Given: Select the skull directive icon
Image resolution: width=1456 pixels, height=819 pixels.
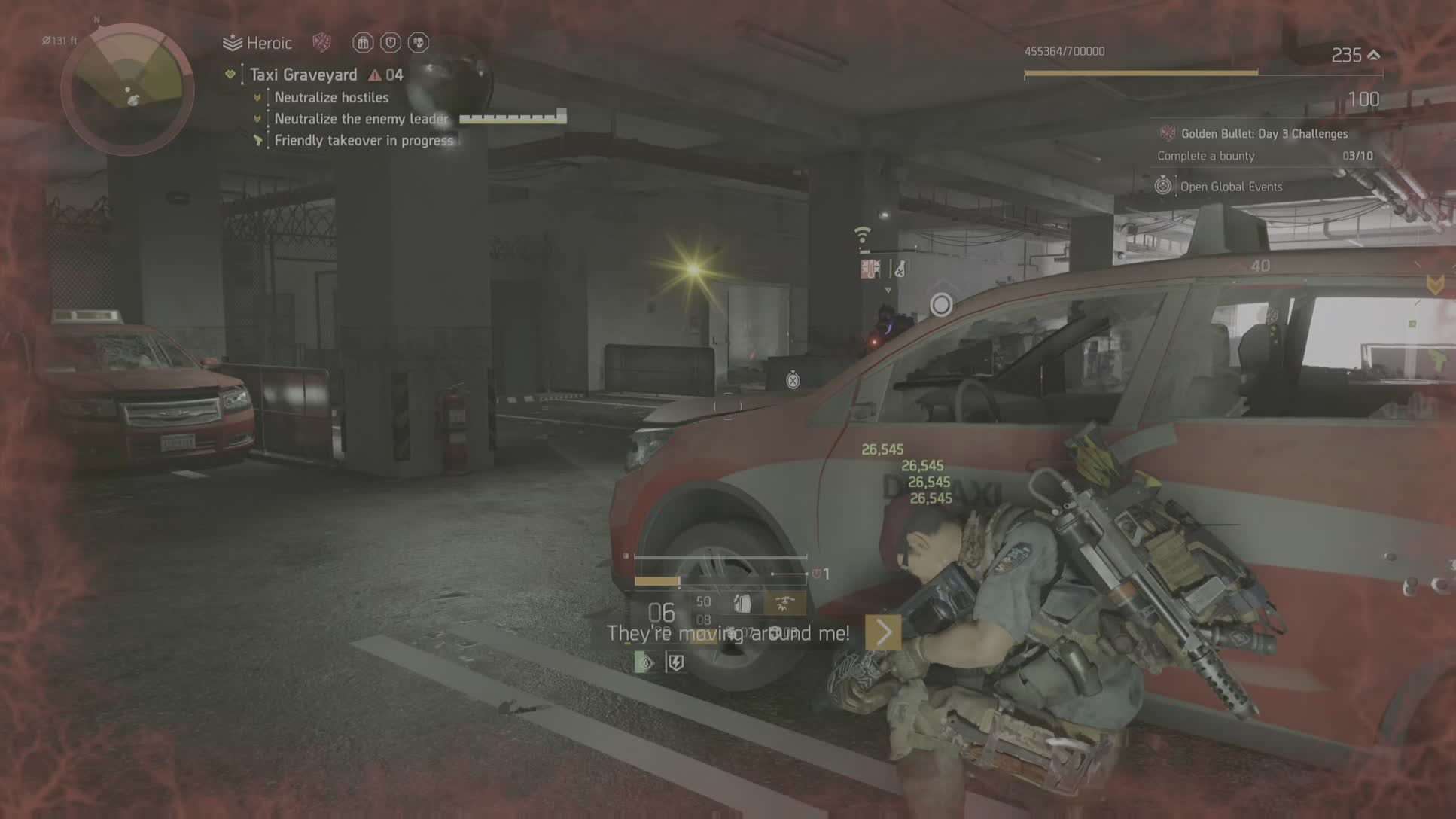Looking at the screenshot, I should (x=418, y=43).
